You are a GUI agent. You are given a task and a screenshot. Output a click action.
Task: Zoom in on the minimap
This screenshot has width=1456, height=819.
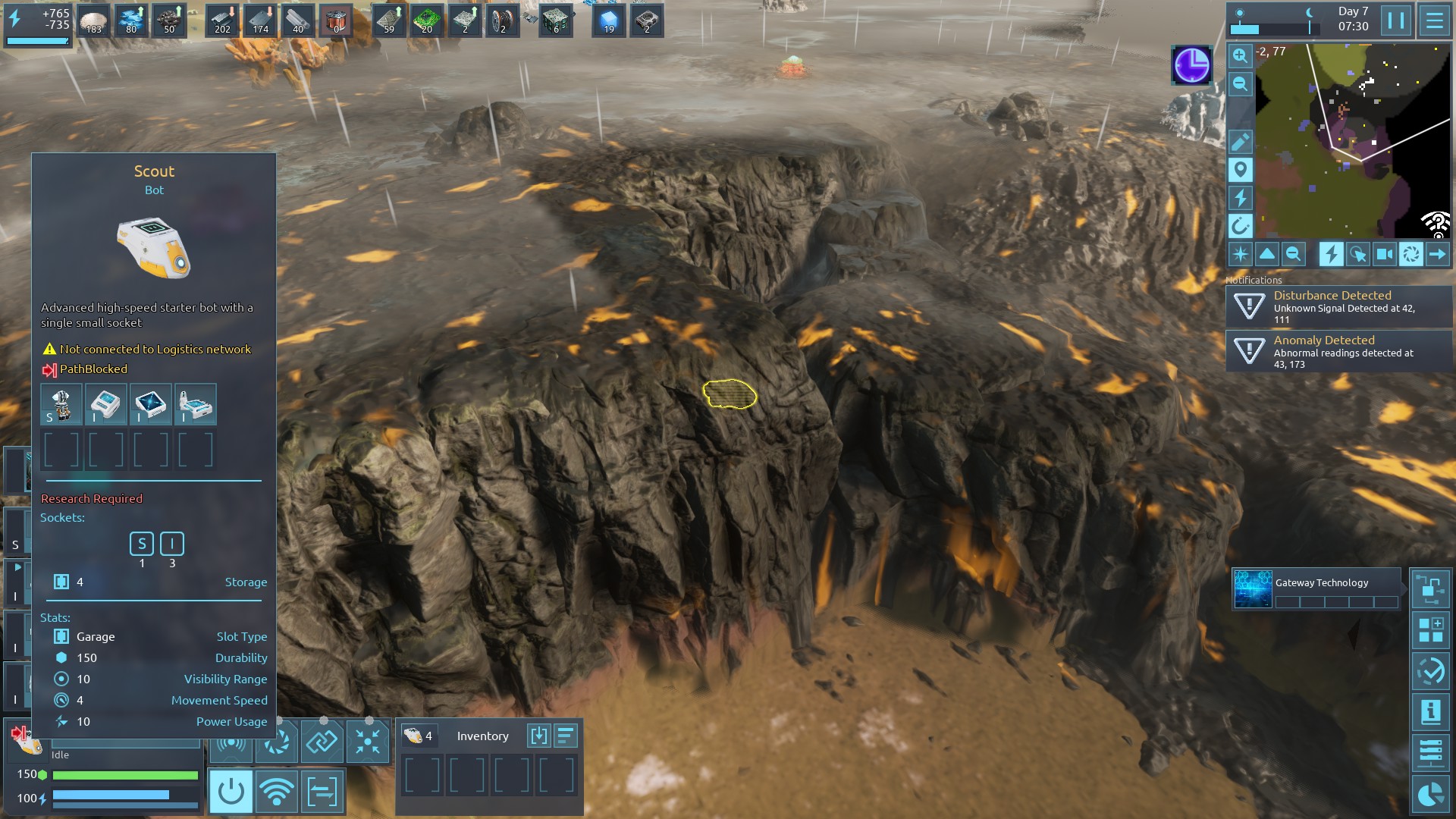(x=1240, y=55)
